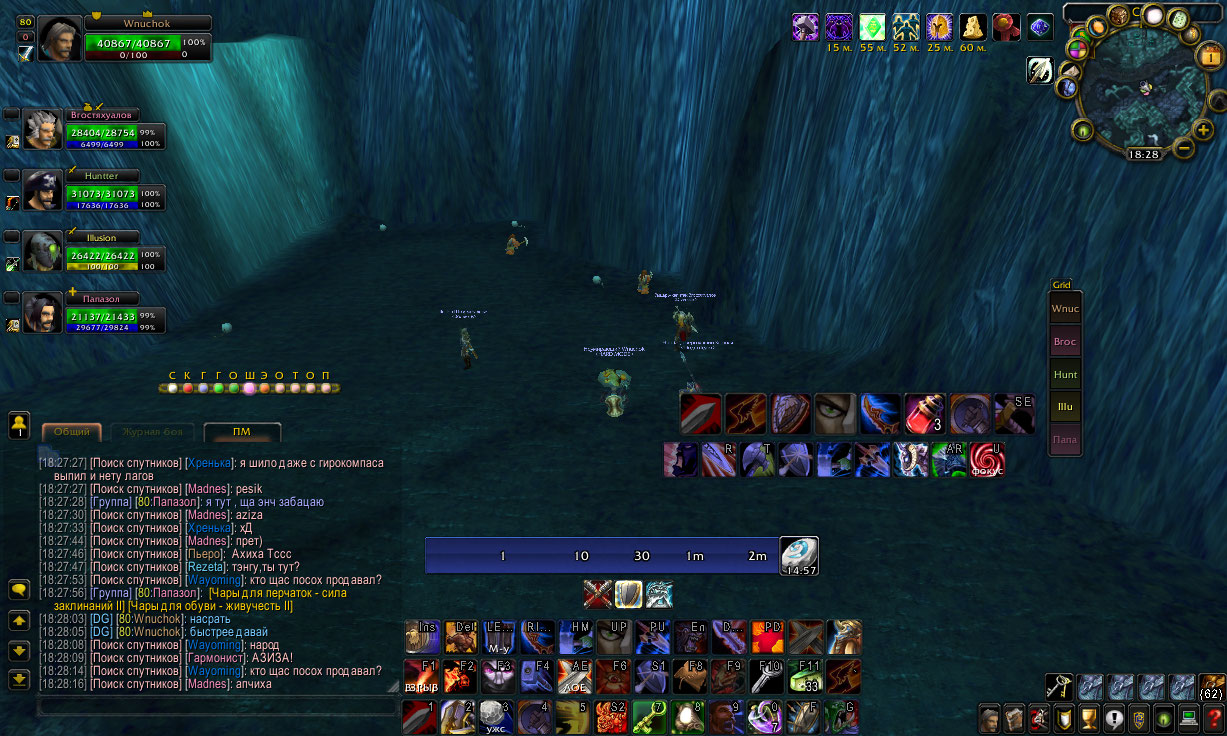Open the achievements golden trophy cup button

1087,718
